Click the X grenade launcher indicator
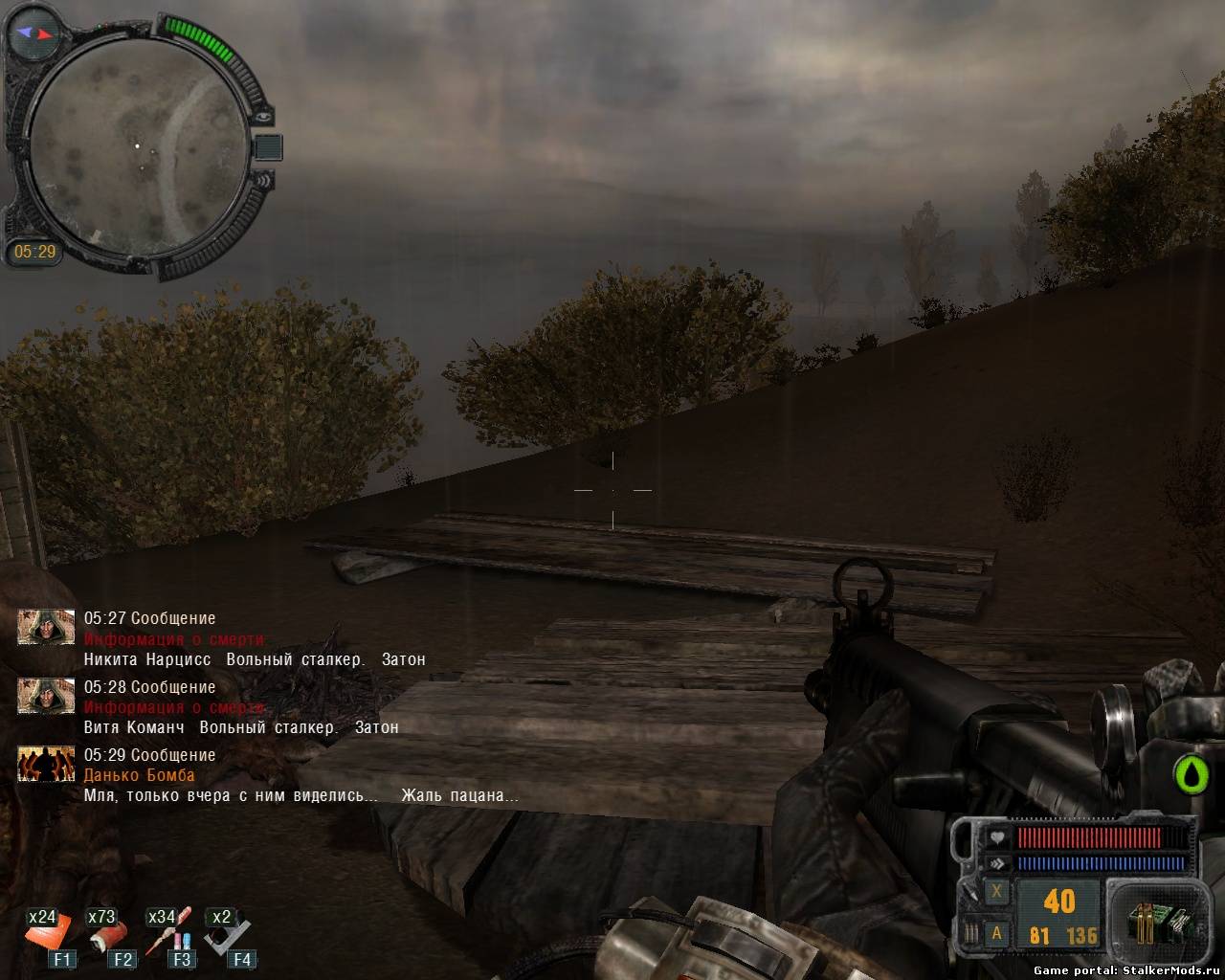The height and width of the screenshot is (980, 1225). 997,892
